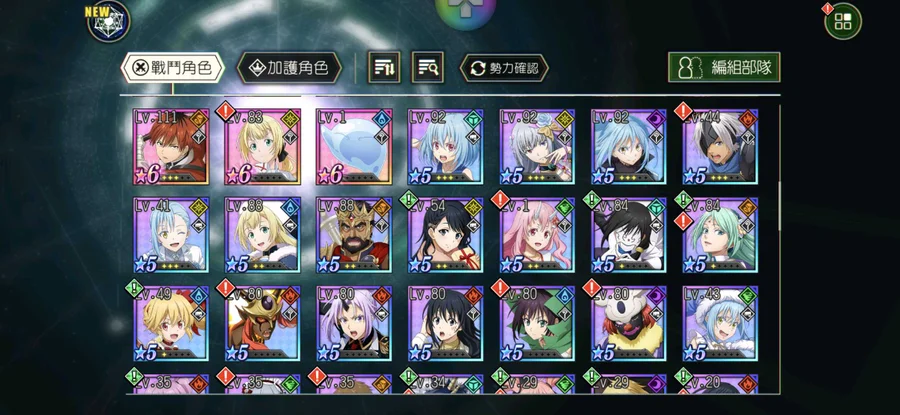The height and width of the screenshot is (415, 900).
Task: Select the Lv.1 blue slime character card
Action: [x=354, y=147]
